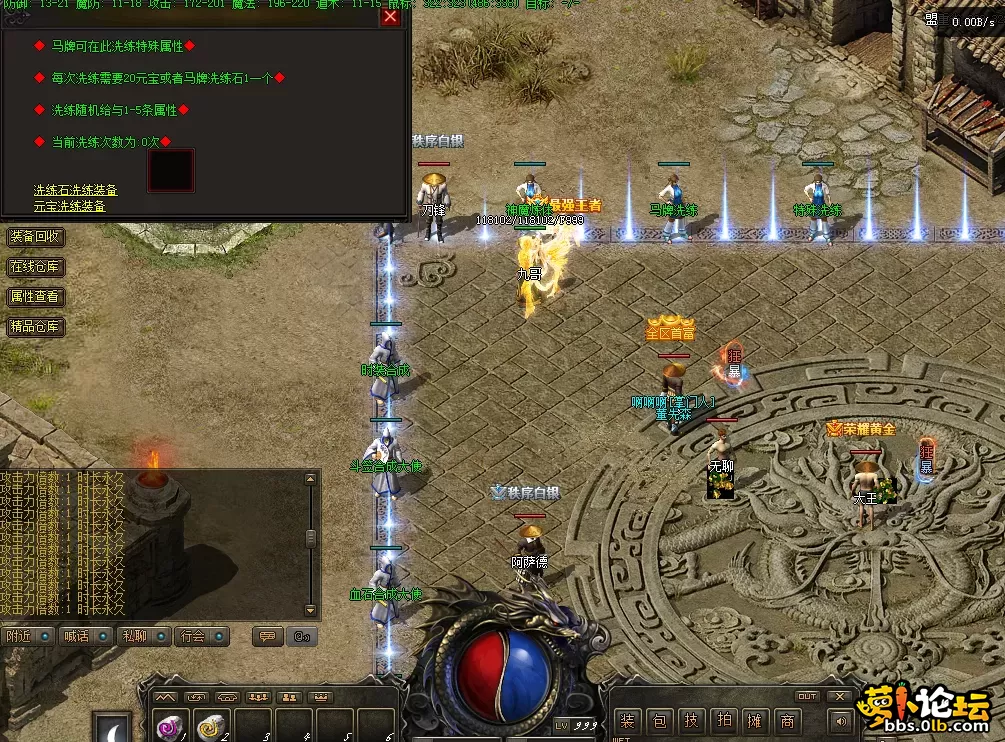Click the OUT button

(x=807, y=696)
